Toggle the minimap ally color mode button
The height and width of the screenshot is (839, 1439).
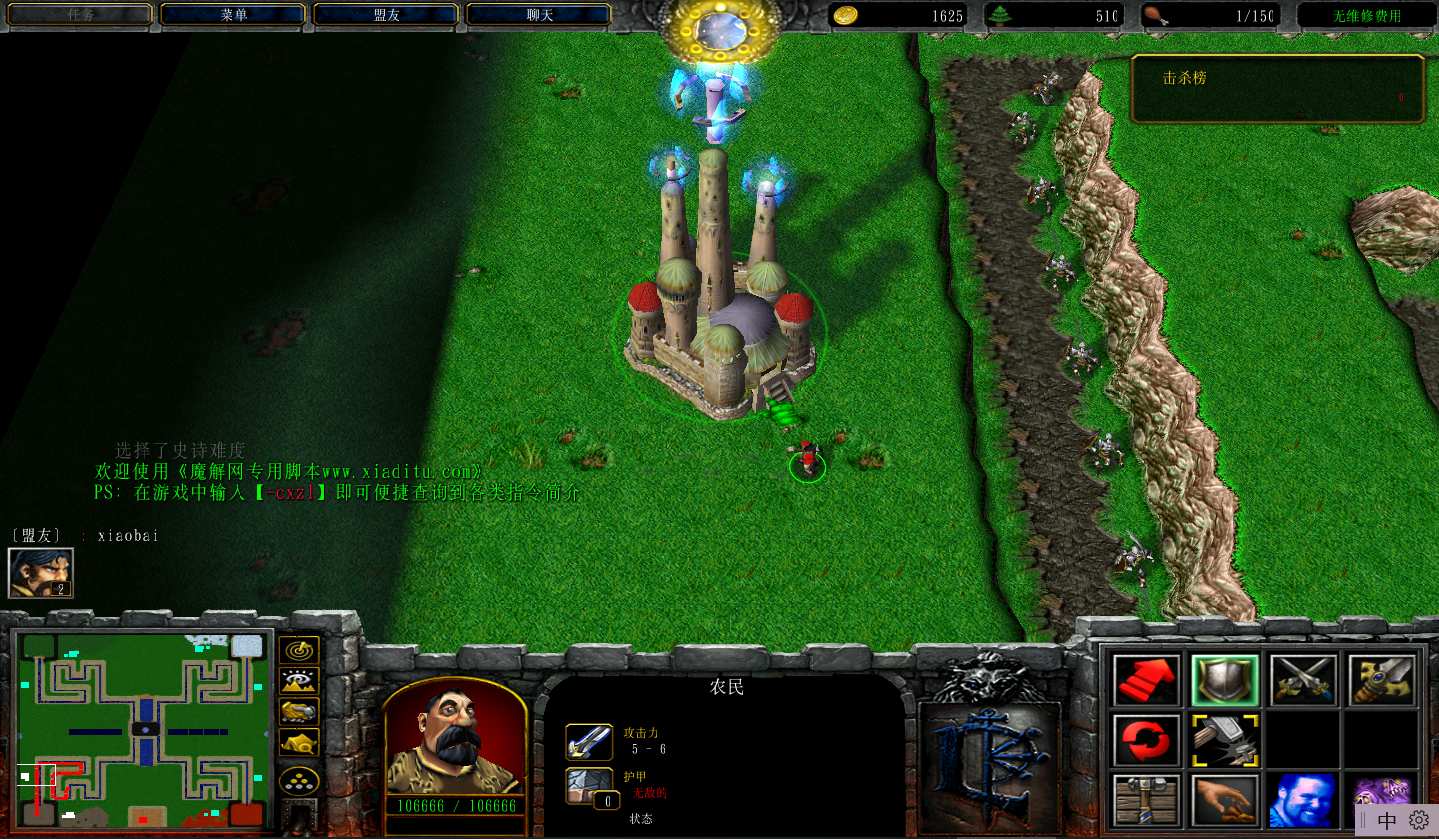(299, 711)
